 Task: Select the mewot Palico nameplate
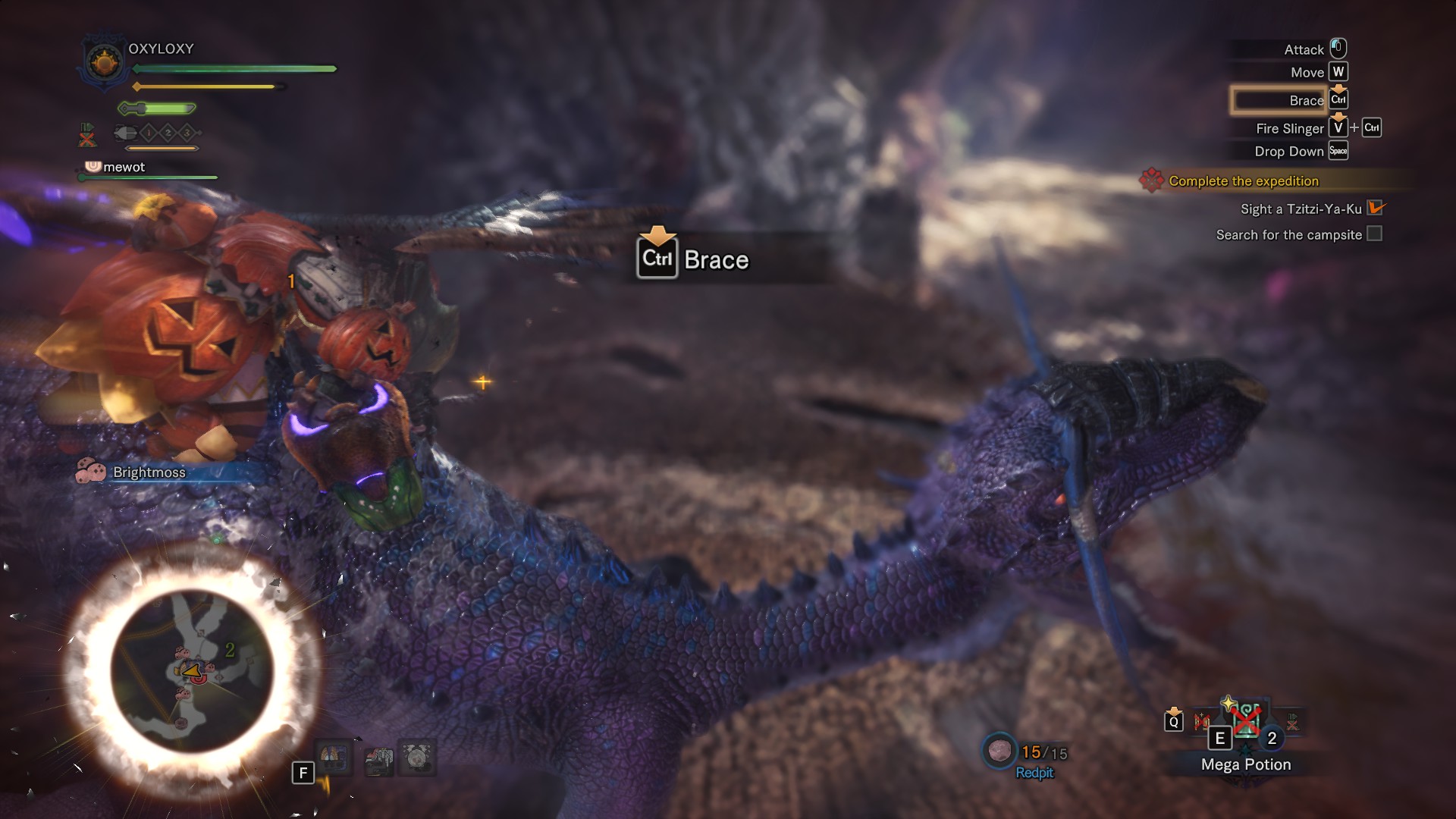click(x=124, y=167)
